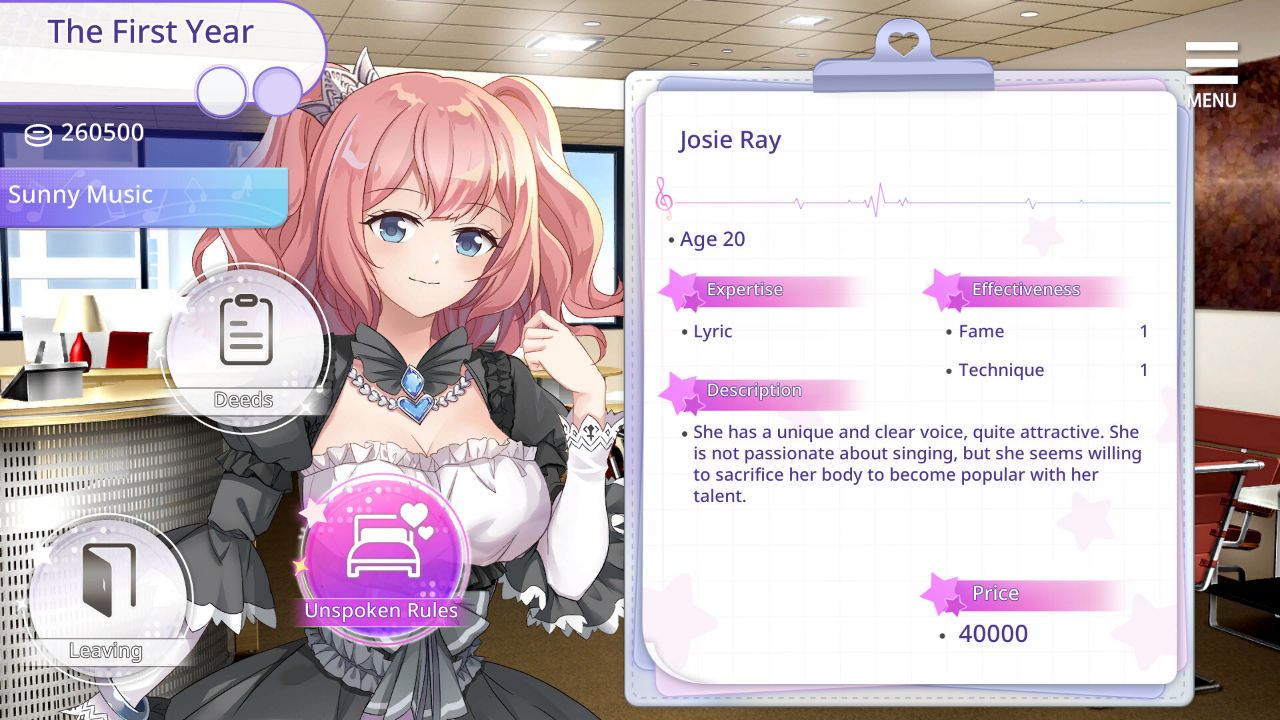This screenshot has width=1280, height=720.
Task: Click the star on the Price banner
Action: [938, 592]
